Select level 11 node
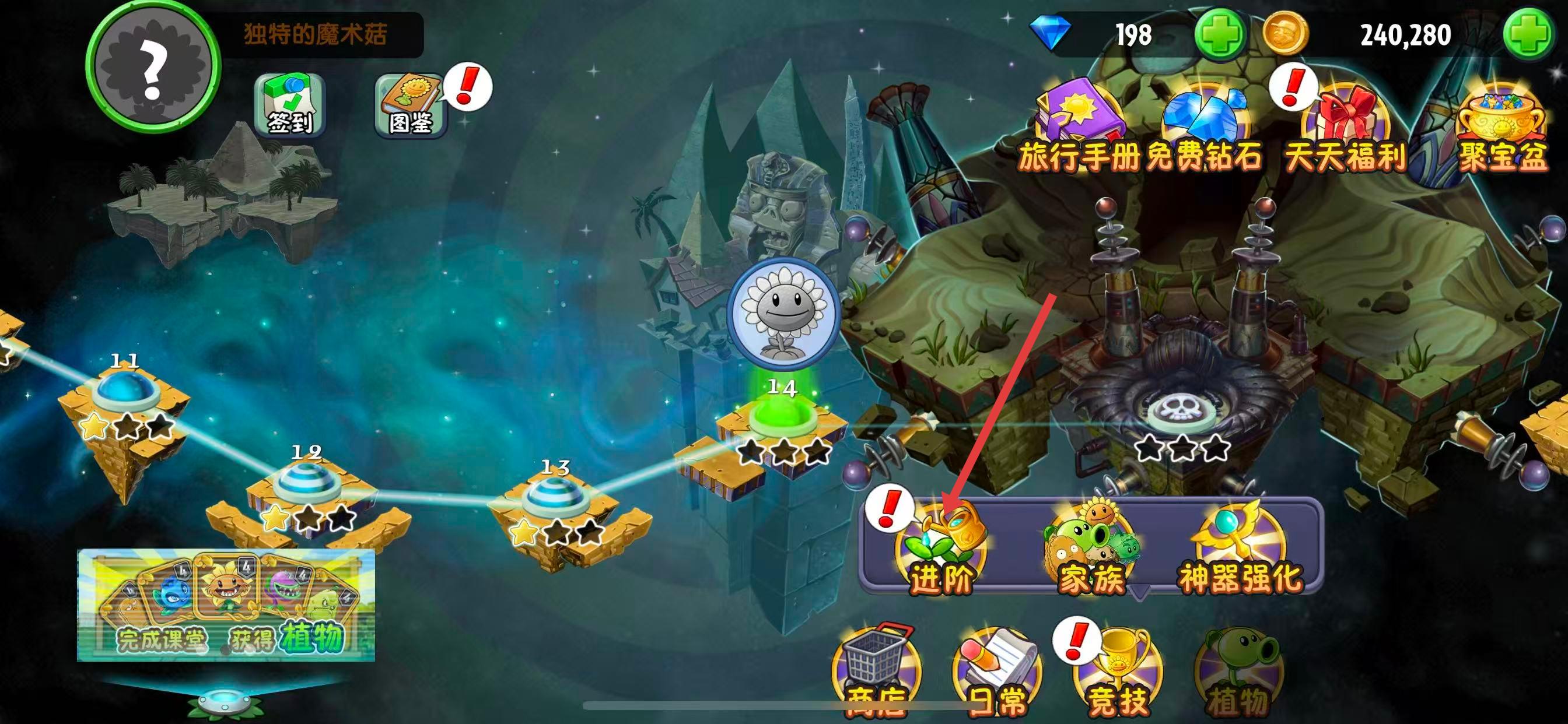 [125, 392]
